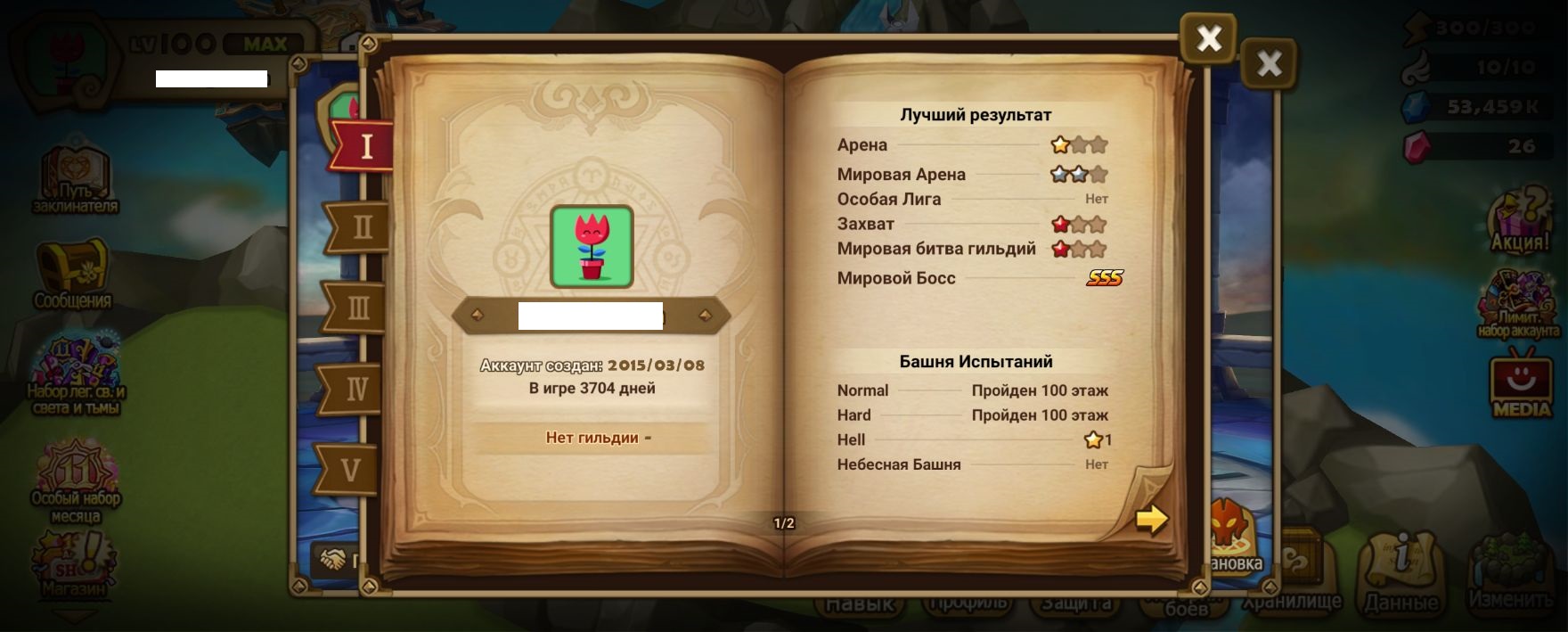The image size is (1568, 632).
Task: Open Особый набор месяца pack
Action: (76, 482)
